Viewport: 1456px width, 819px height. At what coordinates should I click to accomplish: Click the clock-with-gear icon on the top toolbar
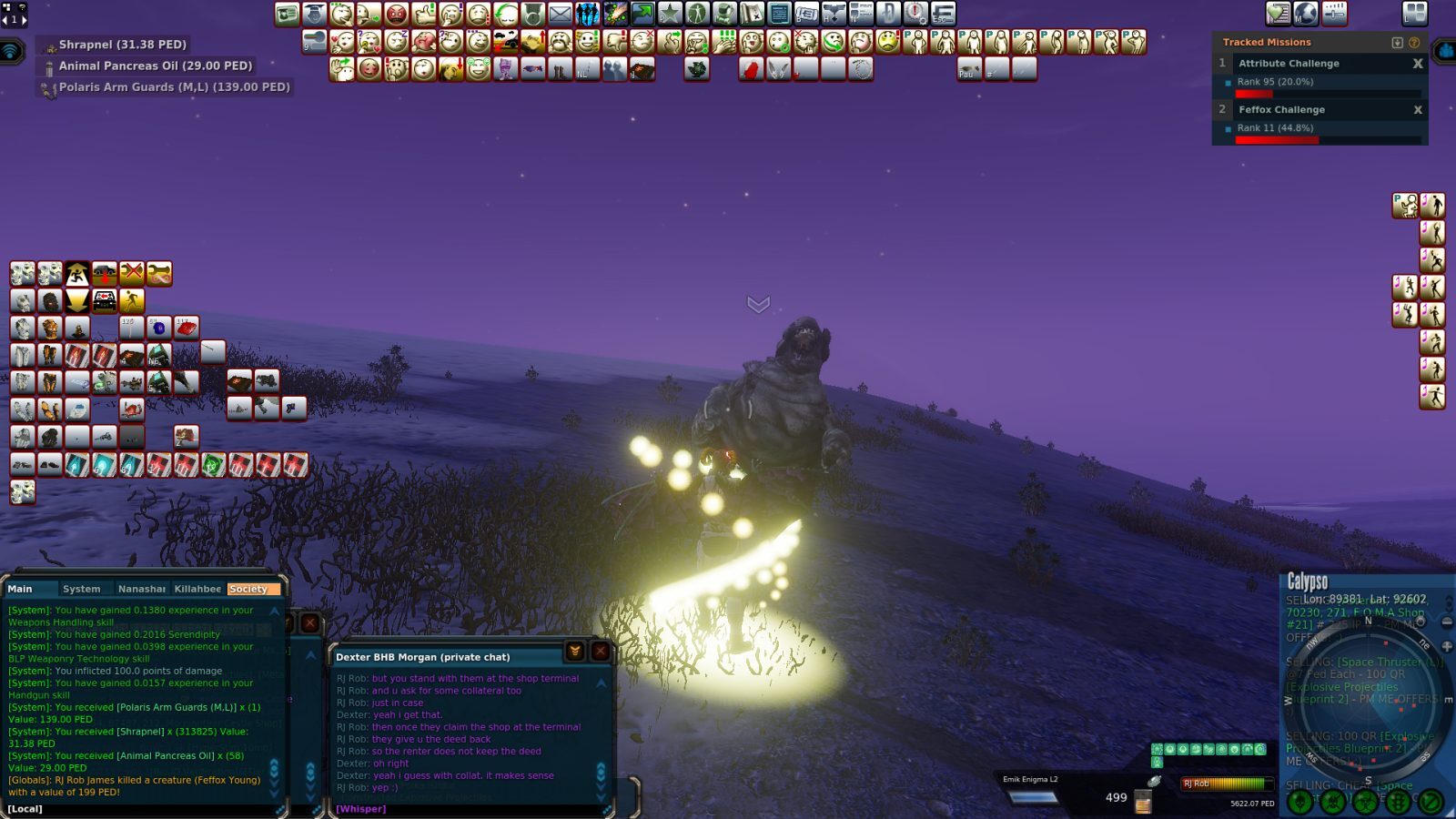(x=915, y=13)
